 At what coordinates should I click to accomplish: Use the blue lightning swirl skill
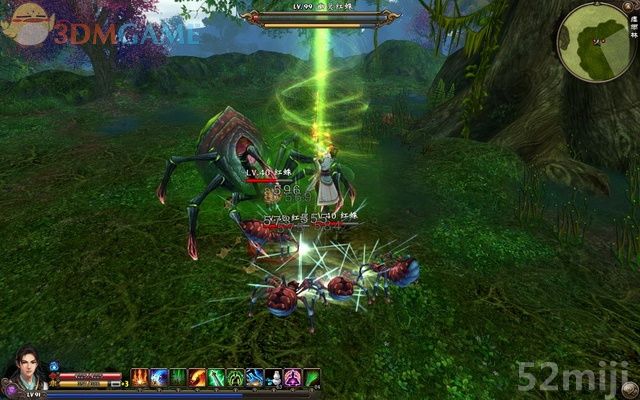[159, 377]
